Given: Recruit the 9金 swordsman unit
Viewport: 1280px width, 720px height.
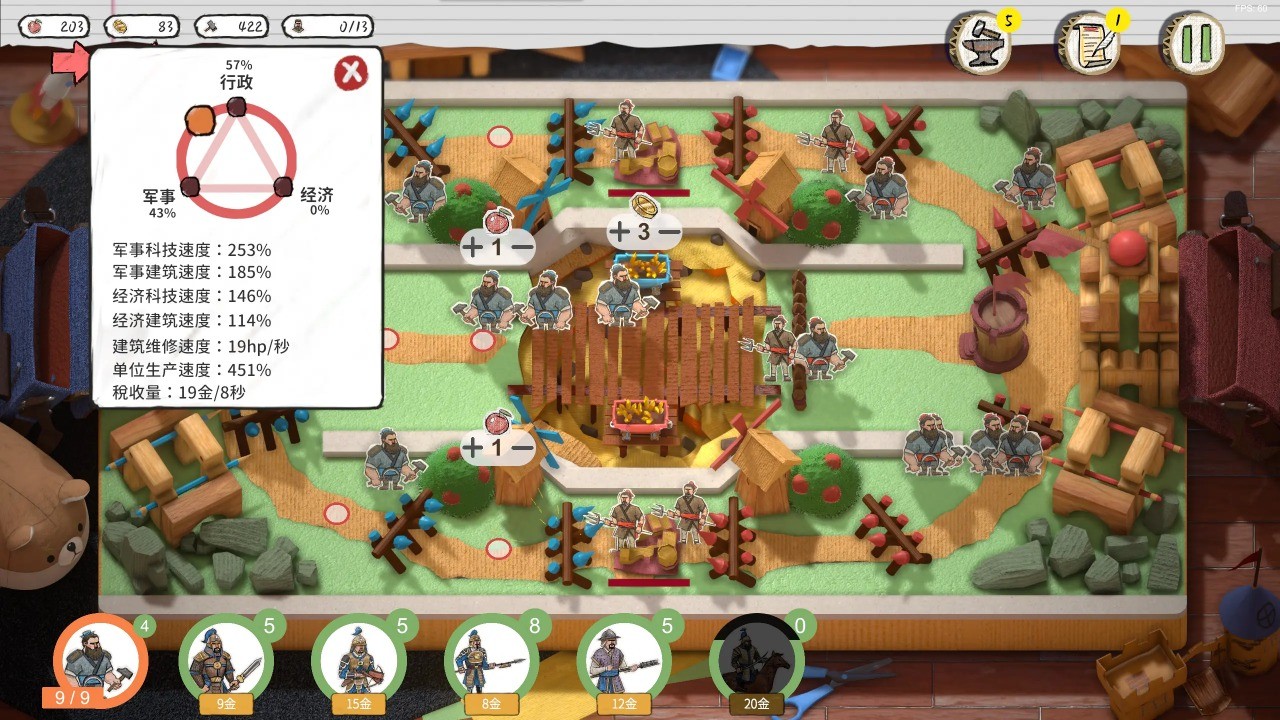Looking at the screenshot, I should (225, 662).
